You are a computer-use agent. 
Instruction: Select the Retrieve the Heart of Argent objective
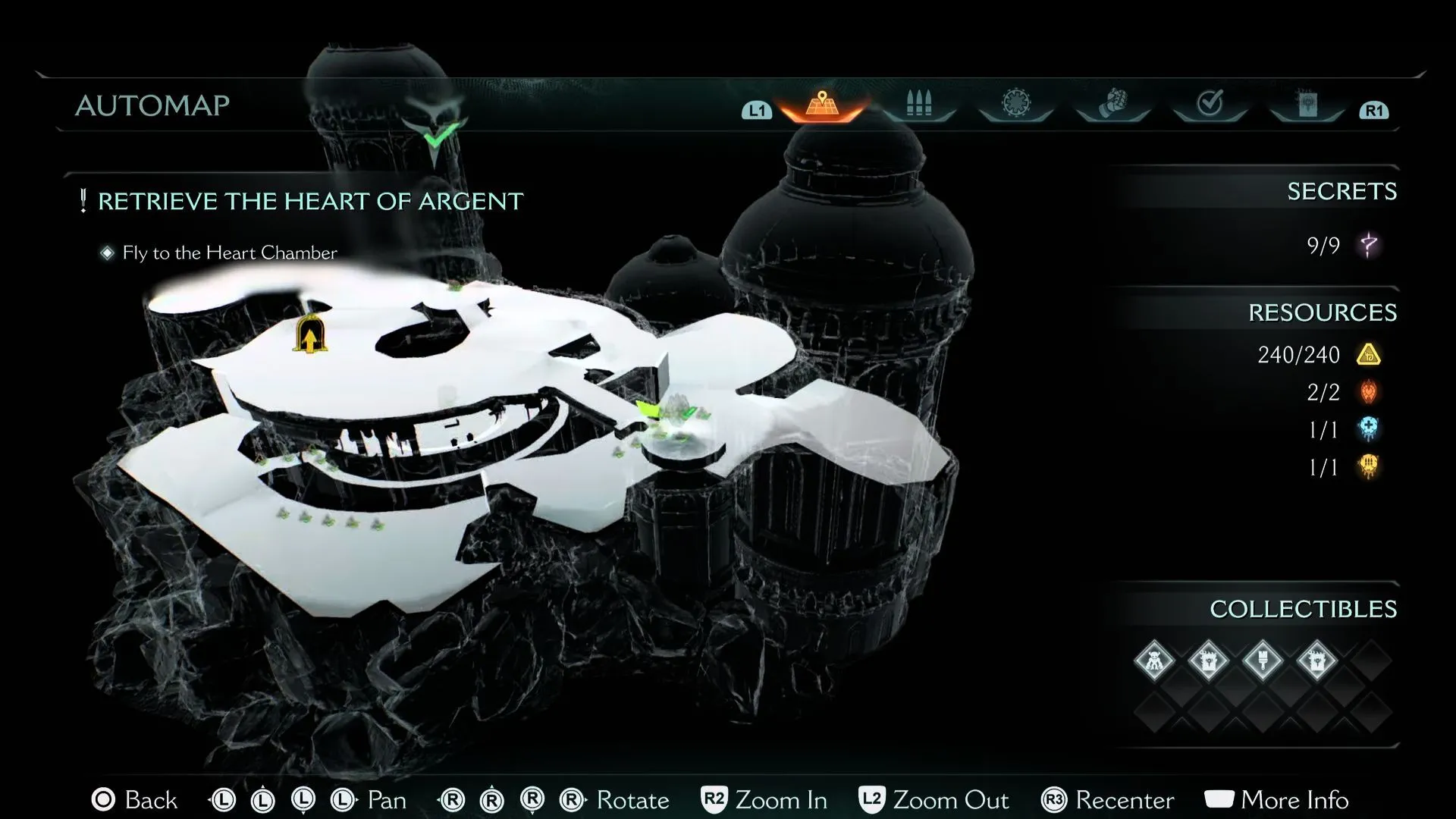point(310,202)
